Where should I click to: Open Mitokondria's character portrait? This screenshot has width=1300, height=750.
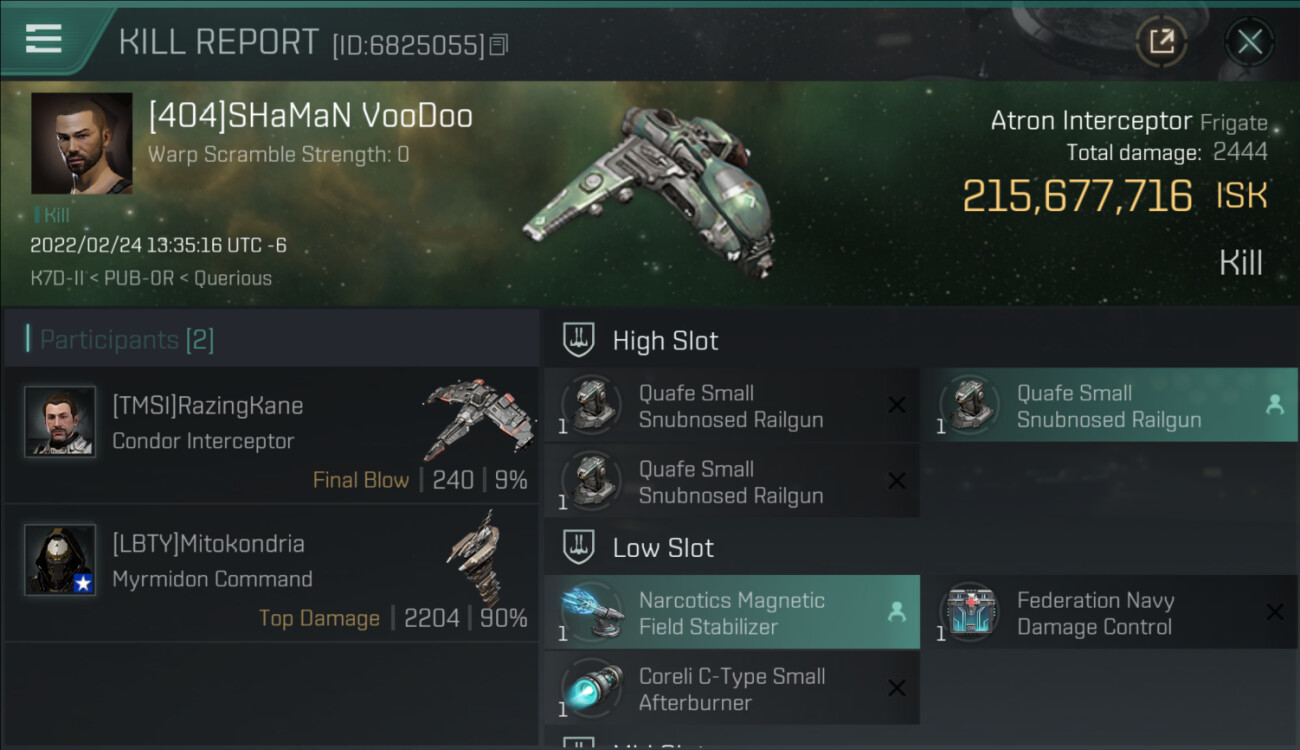(x=60, y=560)
